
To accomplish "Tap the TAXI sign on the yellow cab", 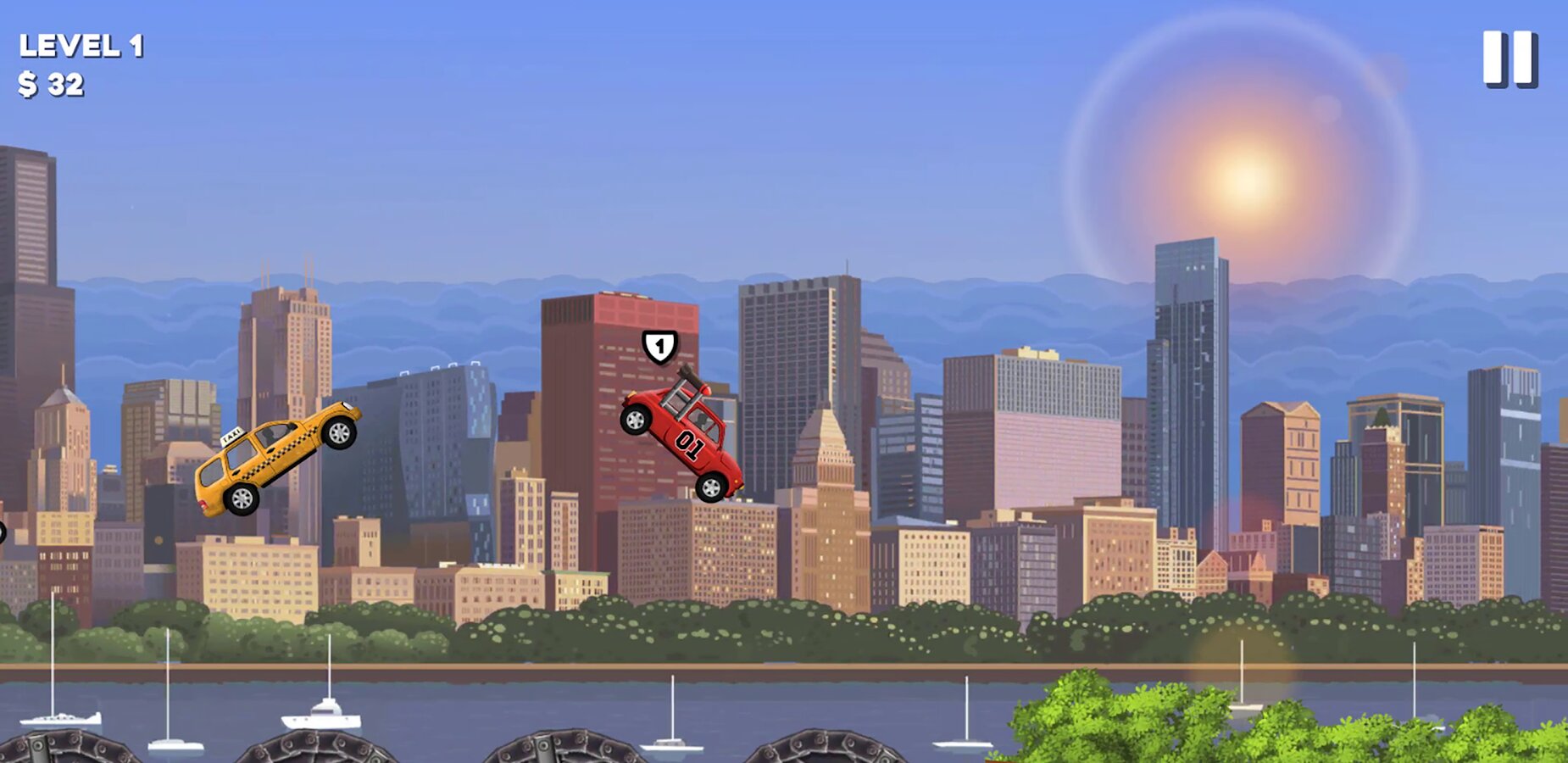I will click(233, 436).
